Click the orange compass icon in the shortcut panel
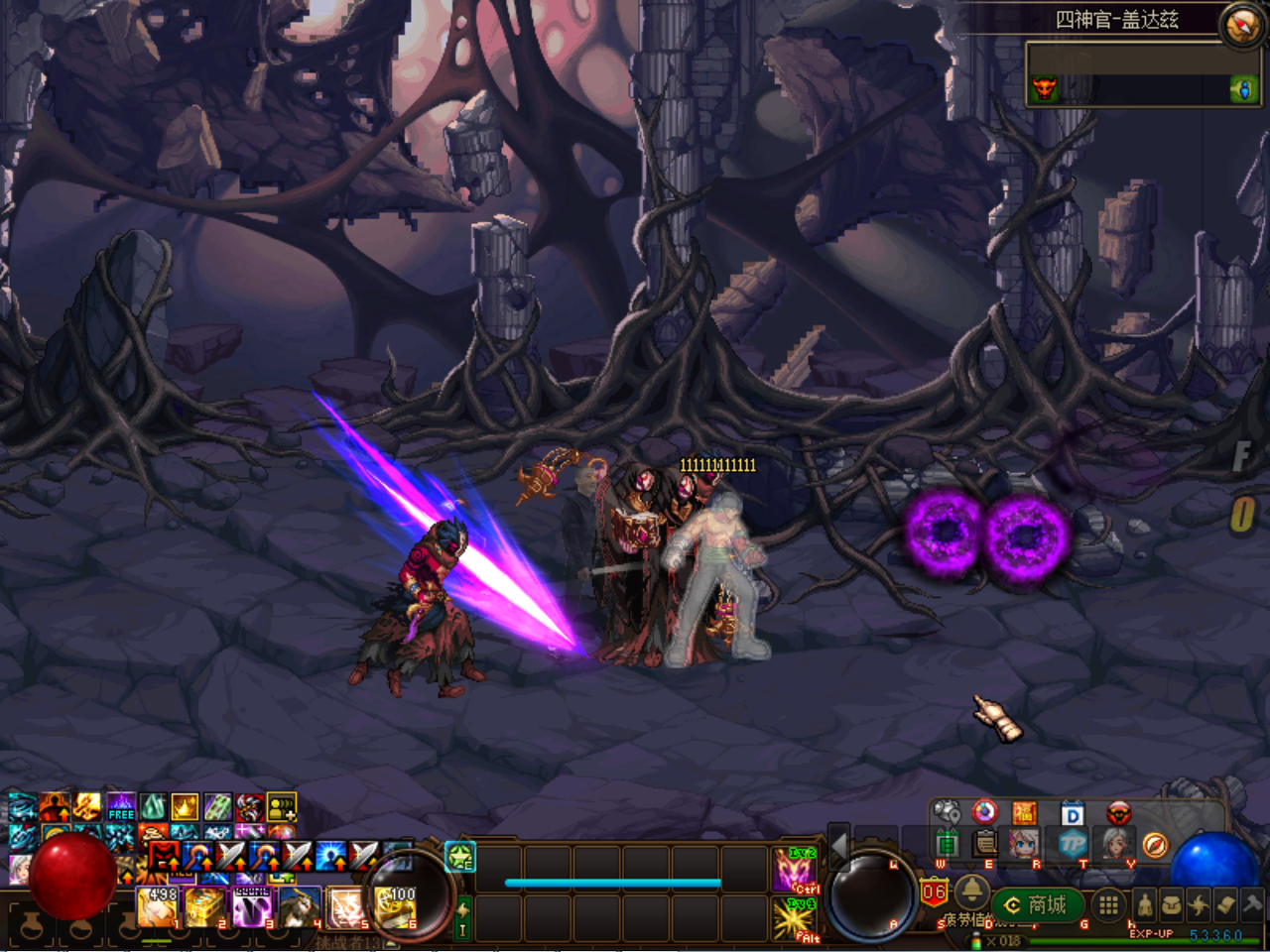 (x=1154, y=844)
